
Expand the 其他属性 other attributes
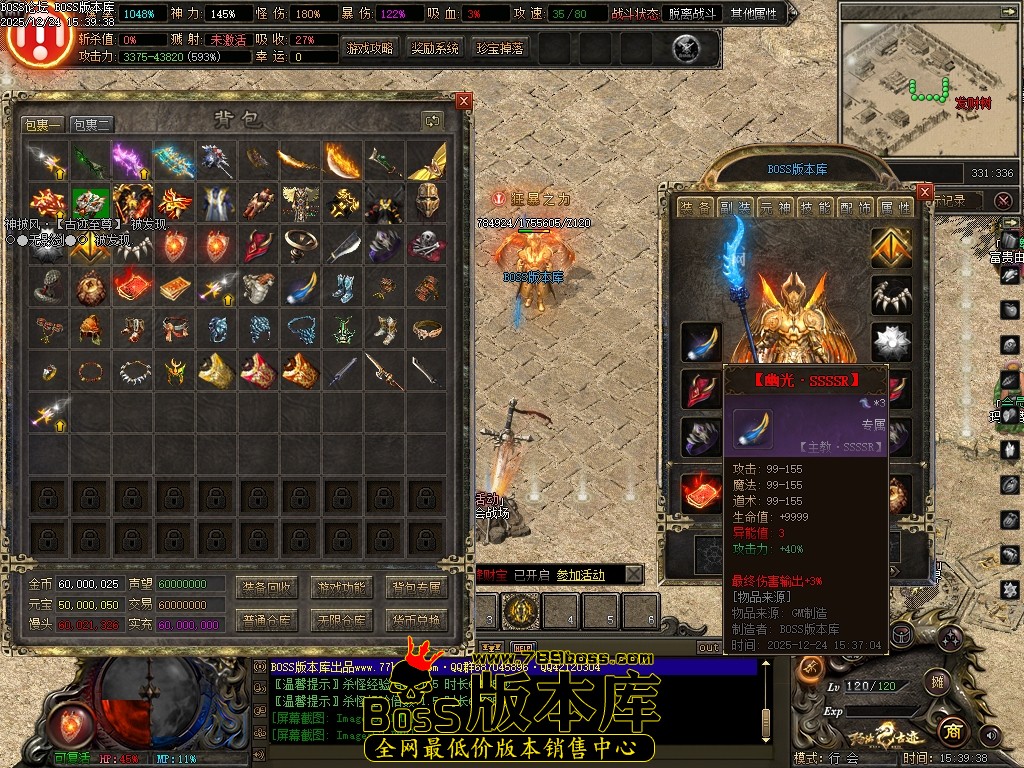(757, 14)
